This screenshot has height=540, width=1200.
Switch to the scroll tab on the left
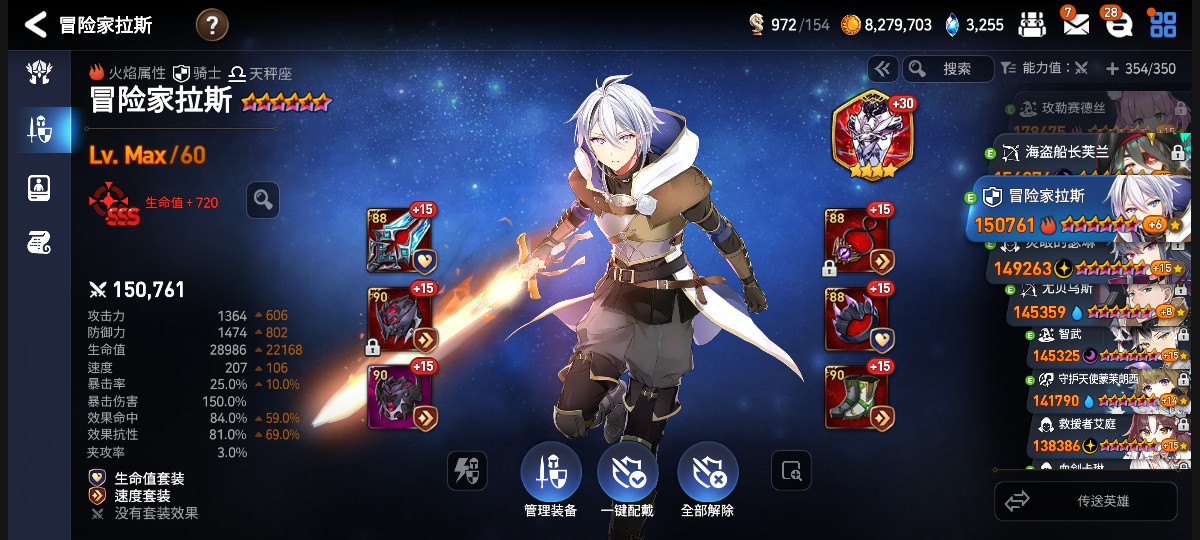click(x=40, y=241)
